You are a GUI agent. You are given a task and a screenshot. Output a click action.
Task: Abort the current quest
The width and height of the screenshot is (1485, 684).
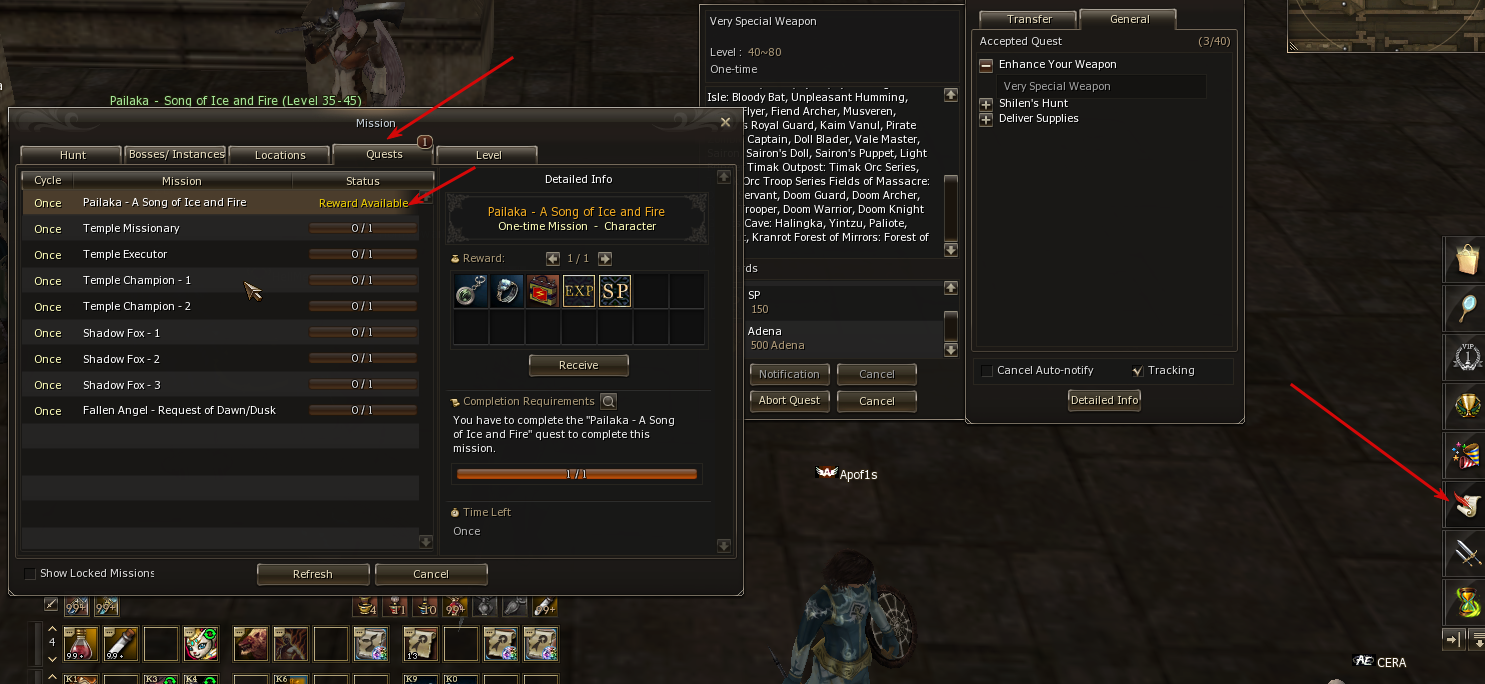(x=789, y=400)
